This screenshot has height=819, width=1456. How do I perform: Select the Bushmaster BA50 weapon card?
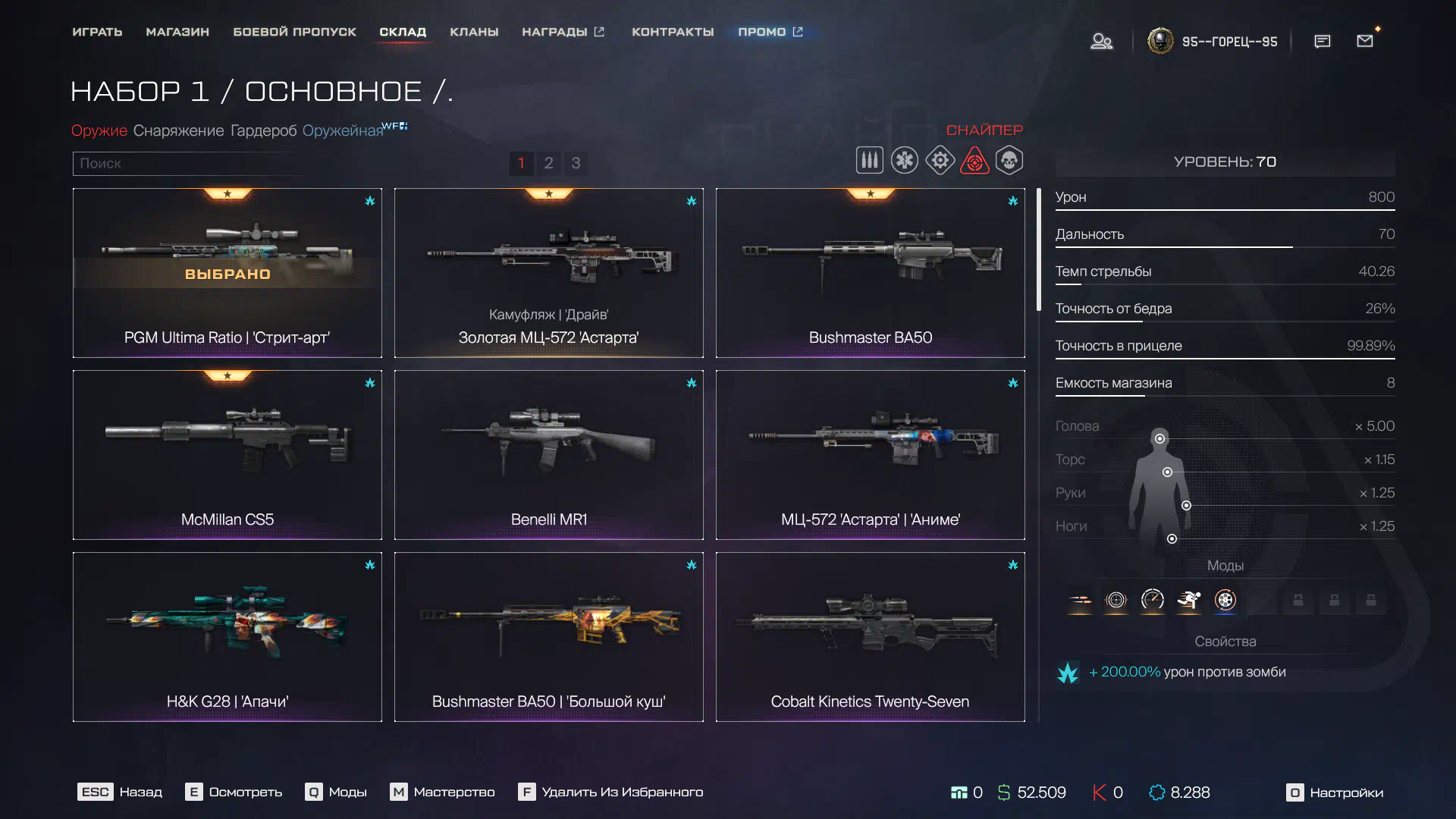click(870, 273)
